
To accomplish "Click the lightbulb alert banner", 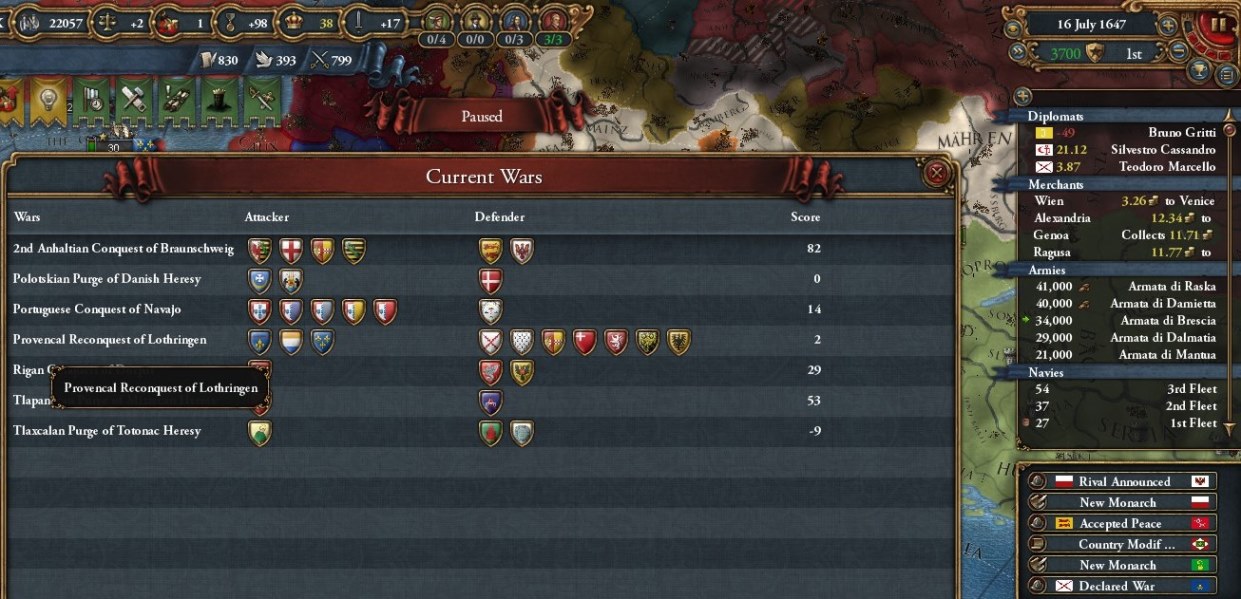I will tap(47, 99).
